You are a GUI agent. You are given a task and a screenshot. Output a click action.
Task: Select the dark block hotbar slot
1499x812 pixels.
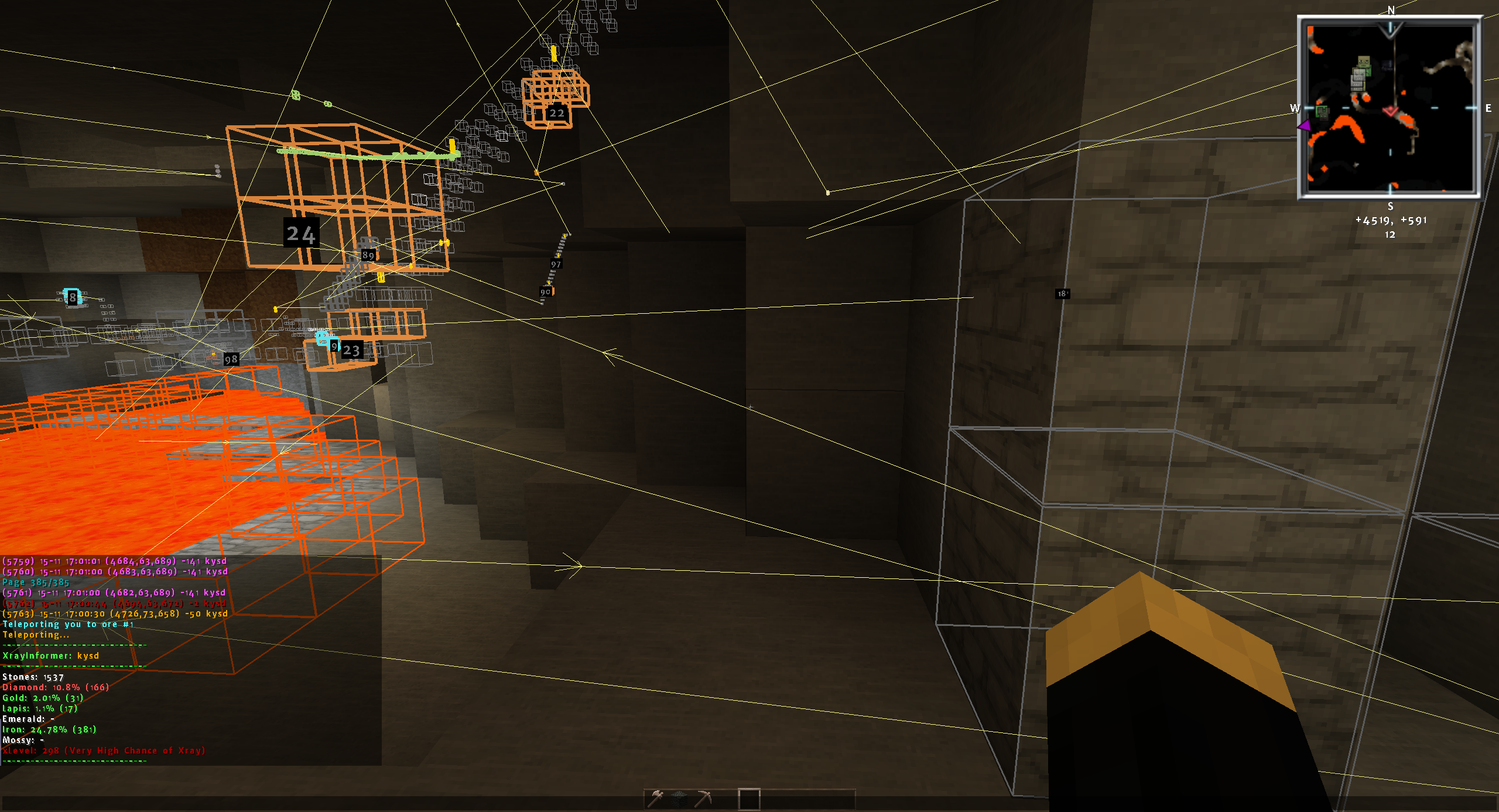pyautogui.click(x=679, y=799)
